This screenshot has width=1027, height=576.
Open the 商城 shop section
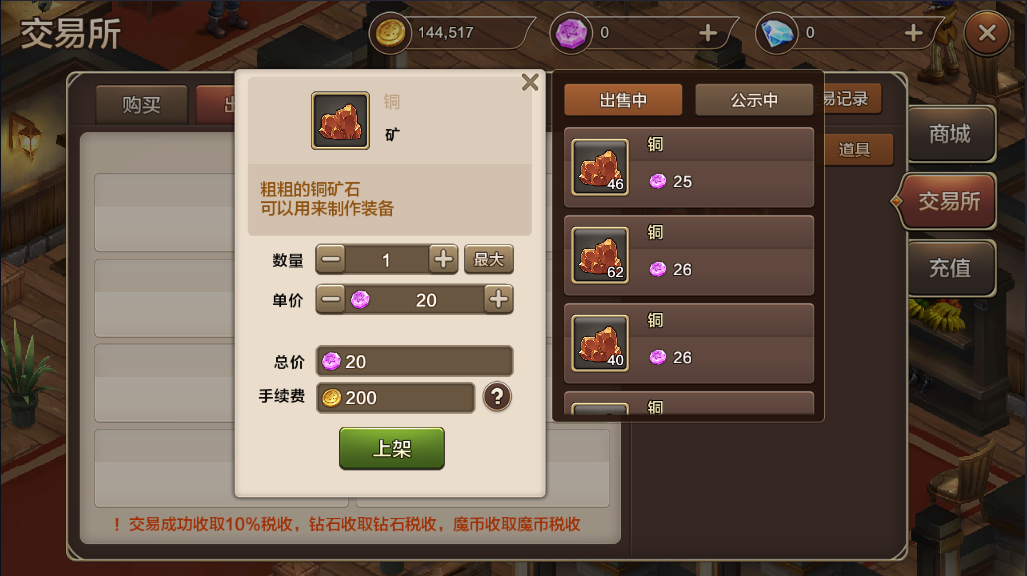click(x=949, y=134)
